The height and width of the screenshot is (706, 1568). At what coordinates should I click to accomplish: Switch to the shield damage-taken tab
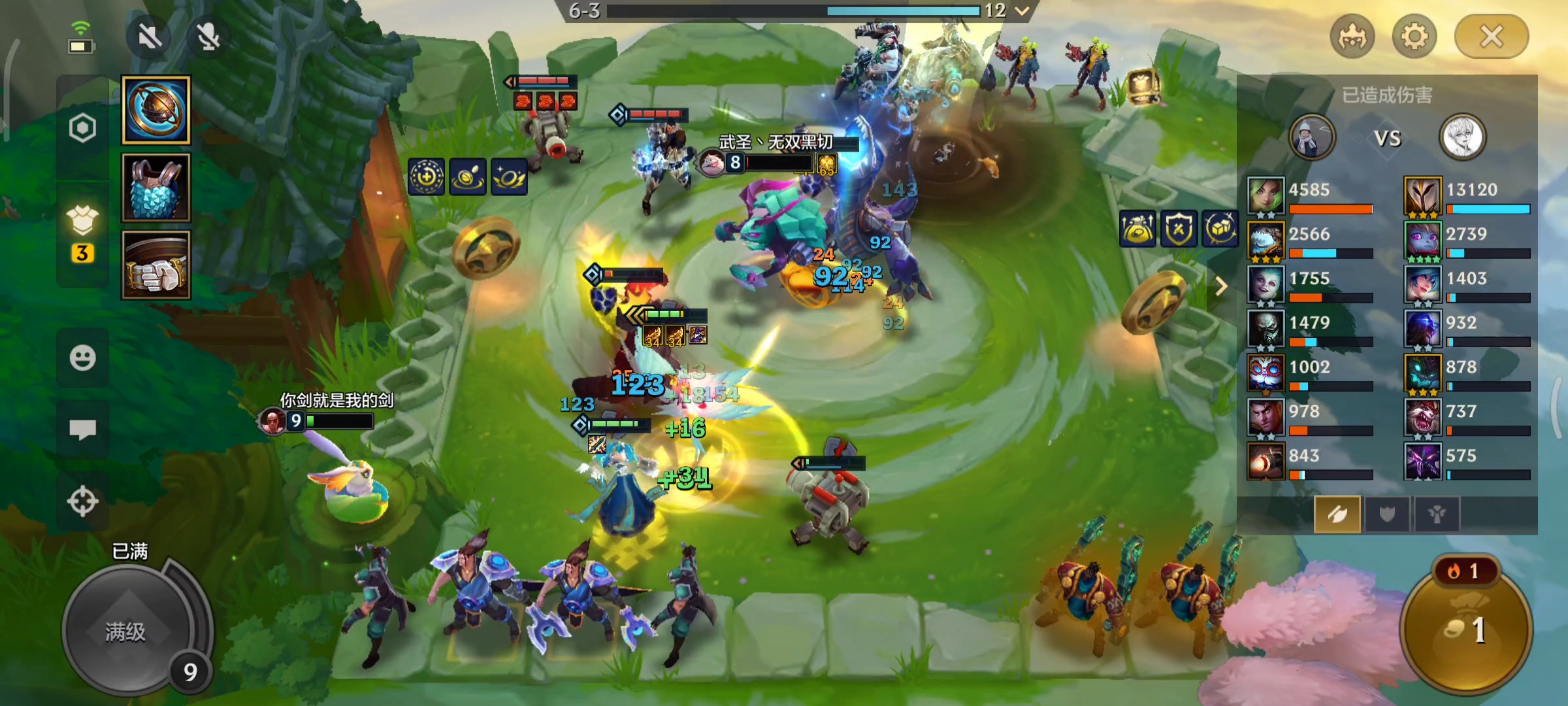coord(1386,514)
